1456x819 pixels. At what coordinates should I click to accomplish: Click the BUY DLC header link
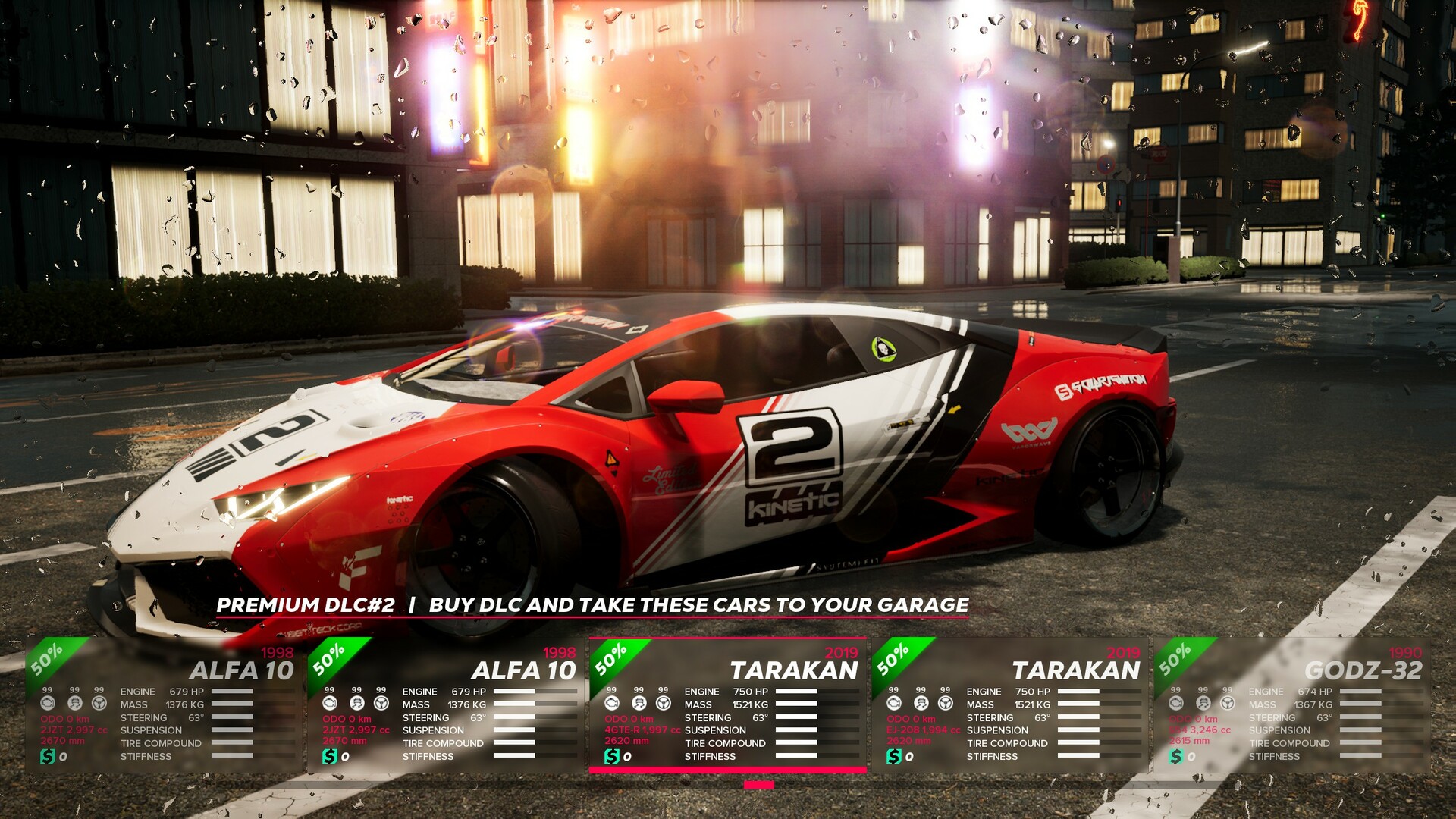click(478, 605)
